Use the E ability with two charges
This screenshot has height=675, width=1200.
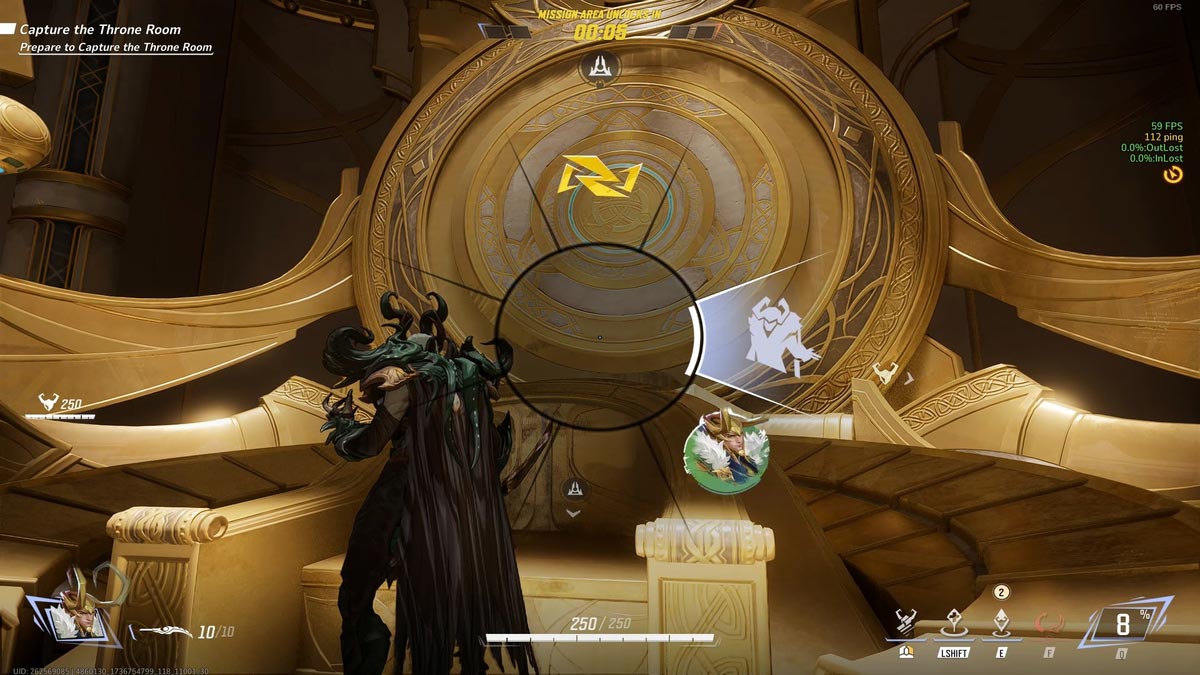coord(1001,623)
